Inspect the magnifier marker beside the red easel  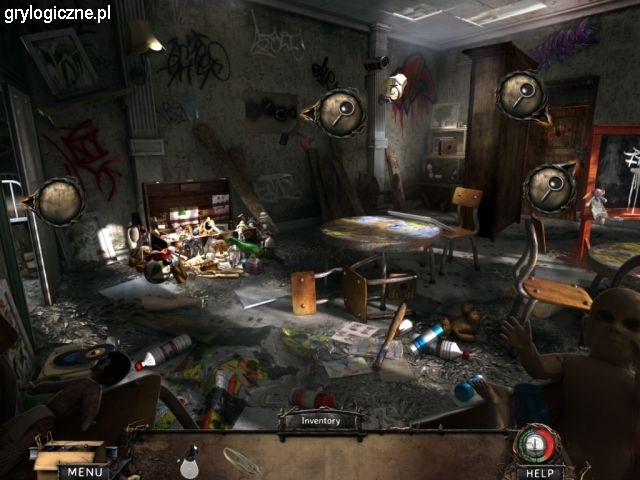tap(550, 186)
